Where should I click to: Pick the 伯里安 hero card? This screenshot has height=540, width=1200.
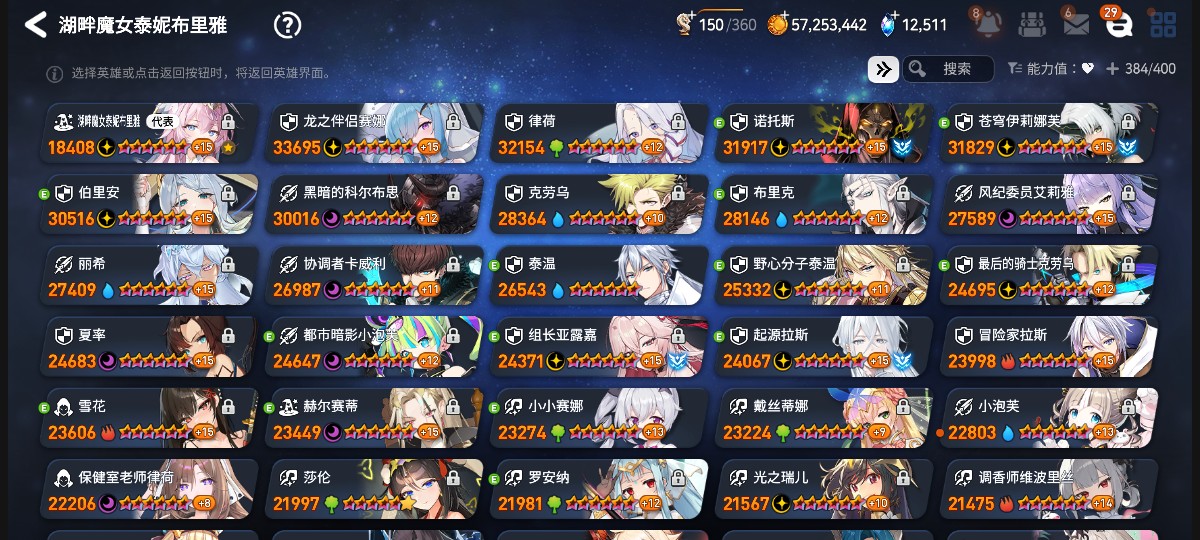(x=150, y=204)
